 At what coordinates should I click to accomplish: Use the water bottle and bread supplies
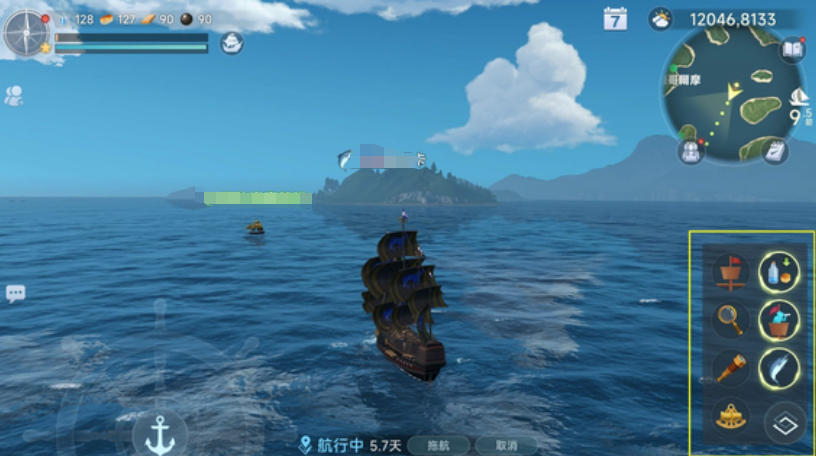(x=779, y=271)
